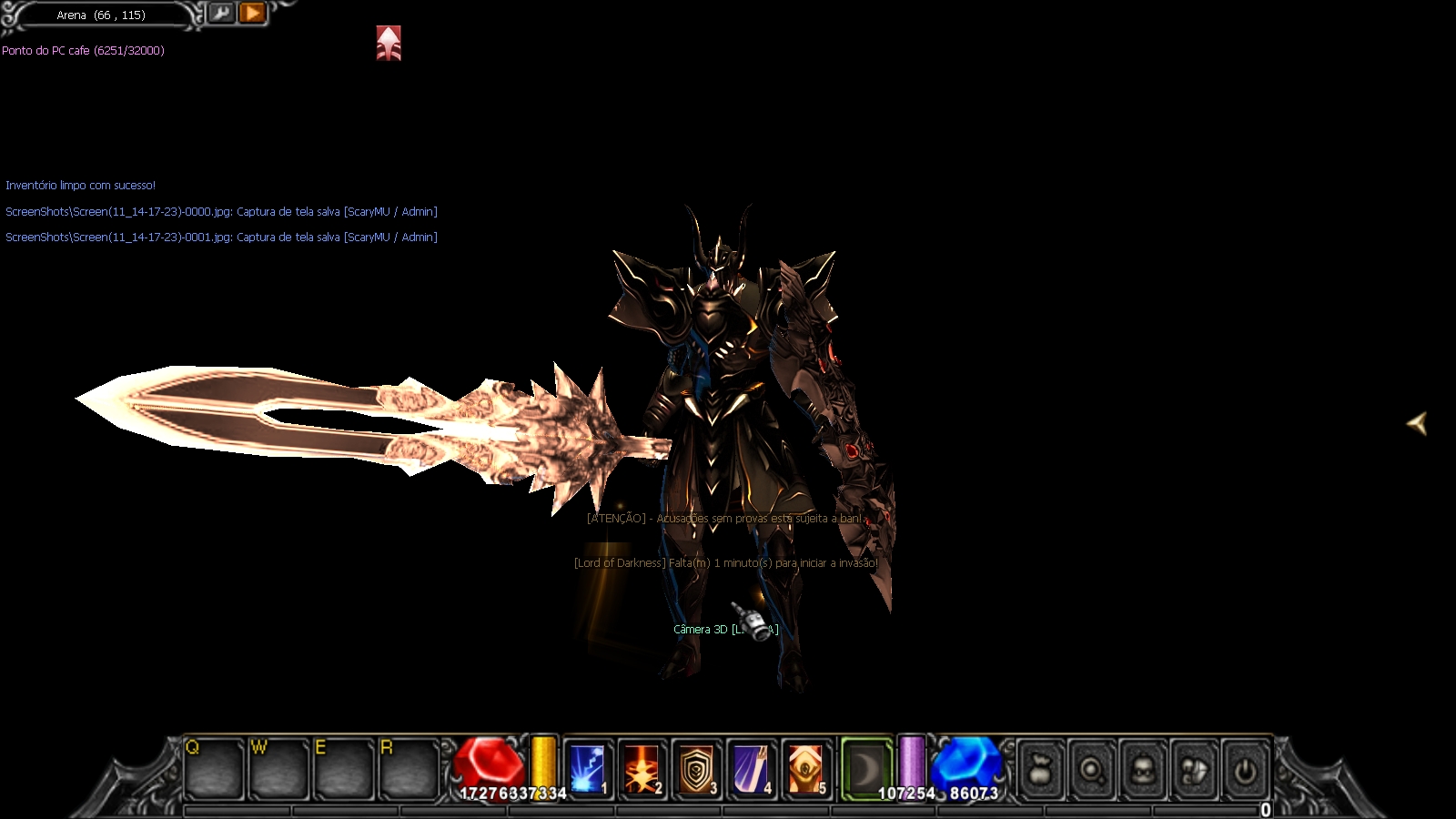Use the orange burst skill in slot 2
This screenshot has width=1456, height=819.
(x=642, y=769)
